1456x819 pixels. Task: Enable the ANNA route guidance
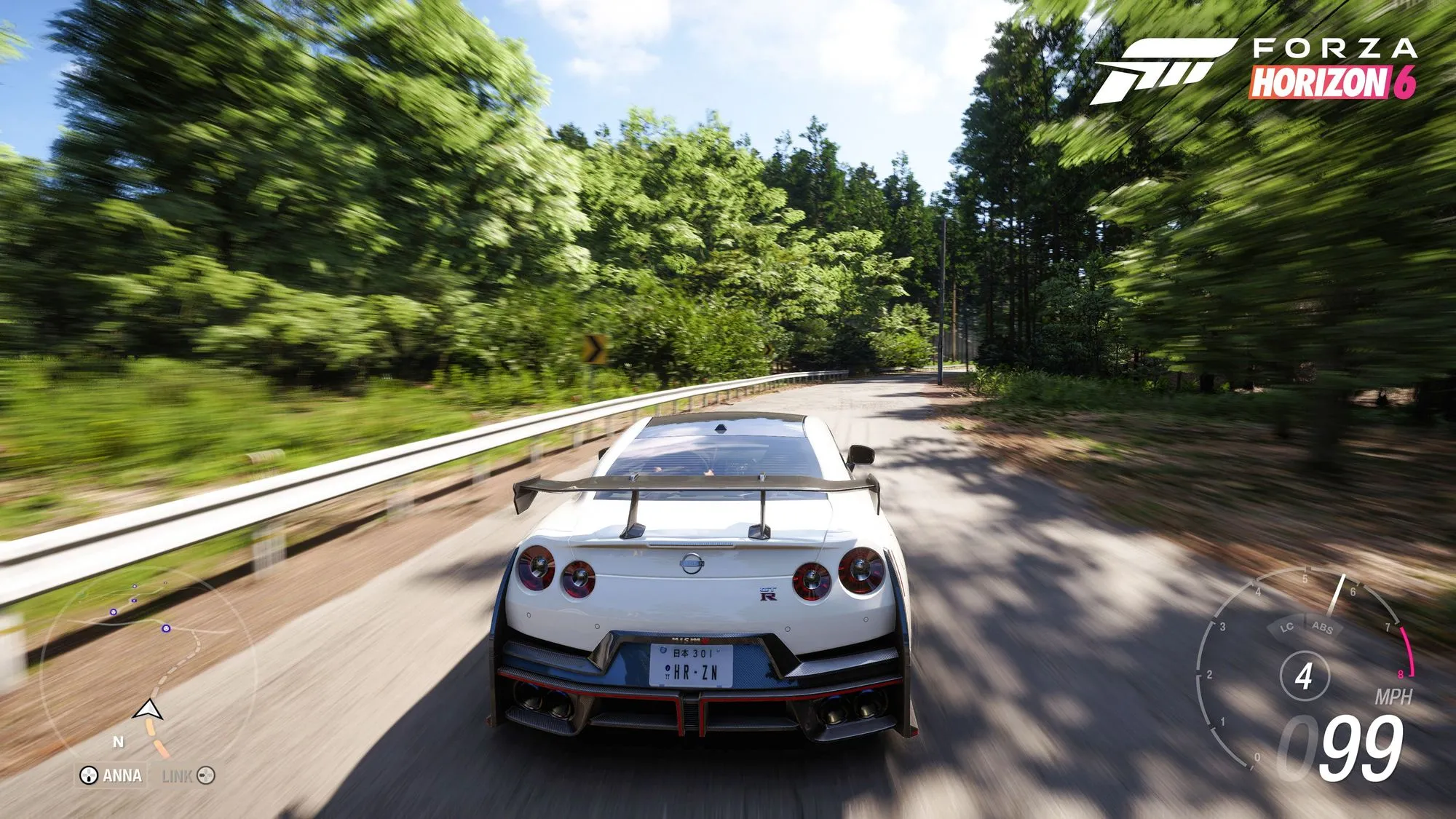122,775
